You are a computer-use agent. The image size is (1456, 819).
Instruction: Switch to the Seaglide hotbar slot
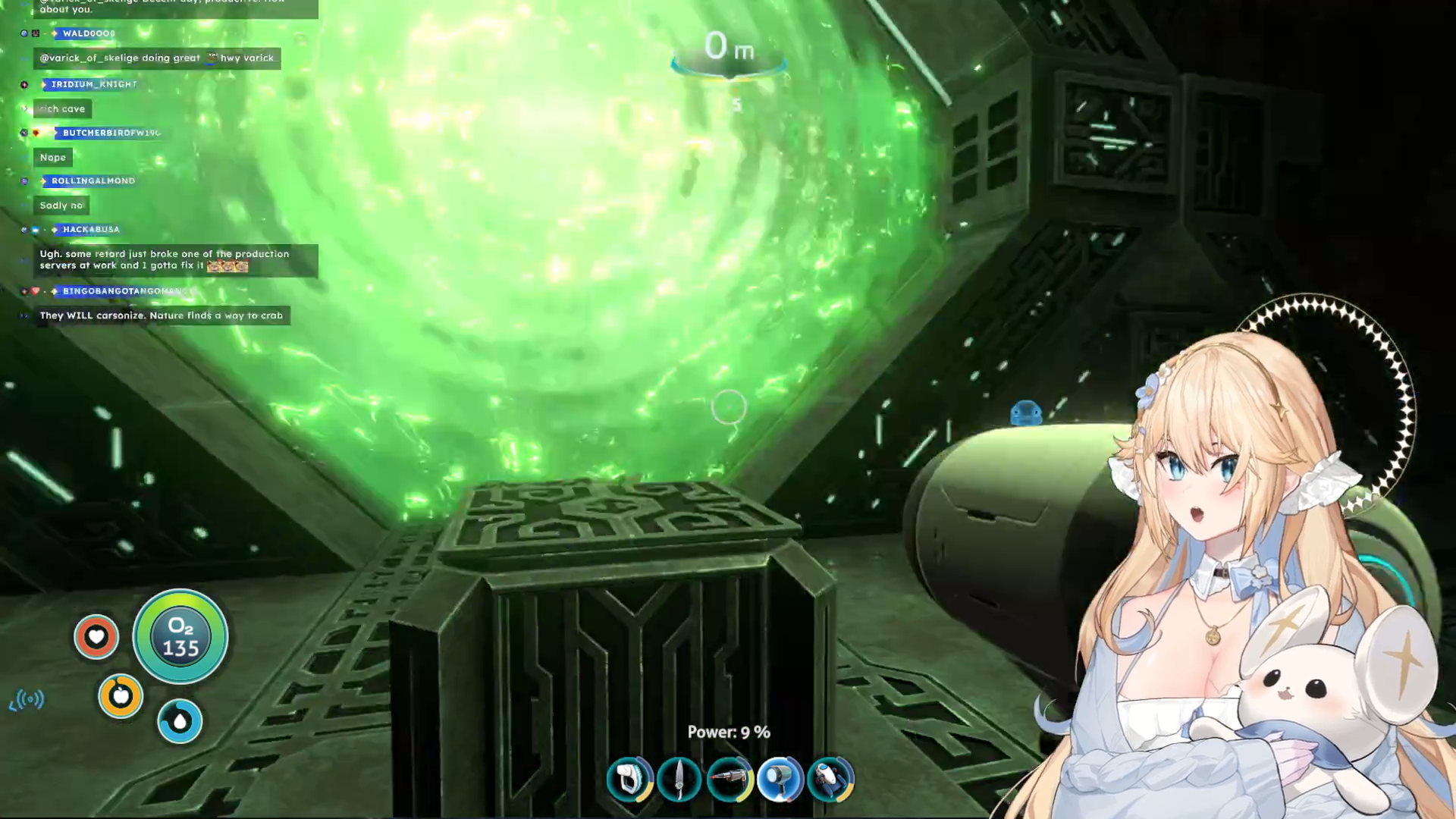coord(830,779)
